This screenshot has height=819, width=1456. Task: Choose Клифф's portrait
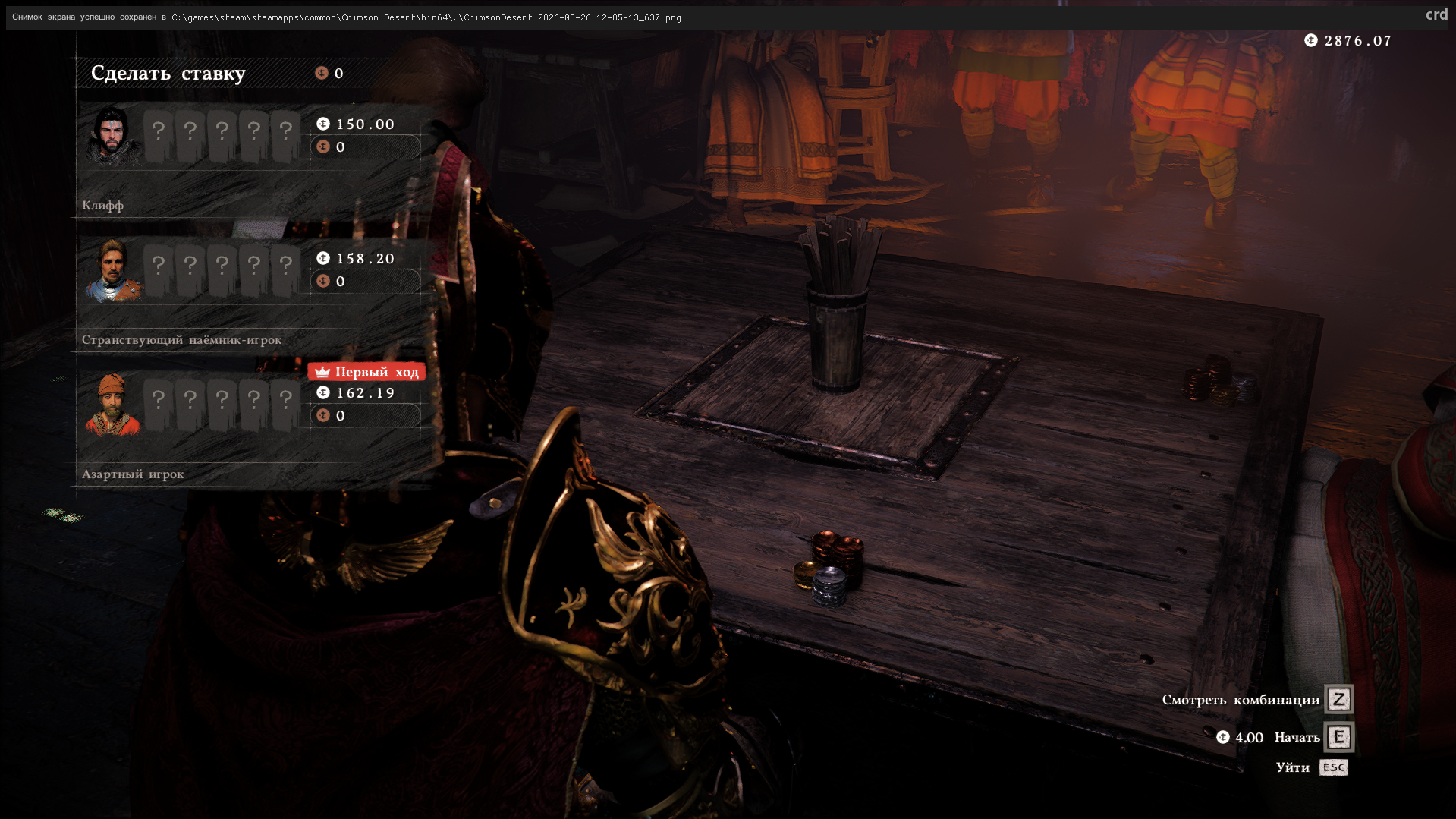[112, 136]
